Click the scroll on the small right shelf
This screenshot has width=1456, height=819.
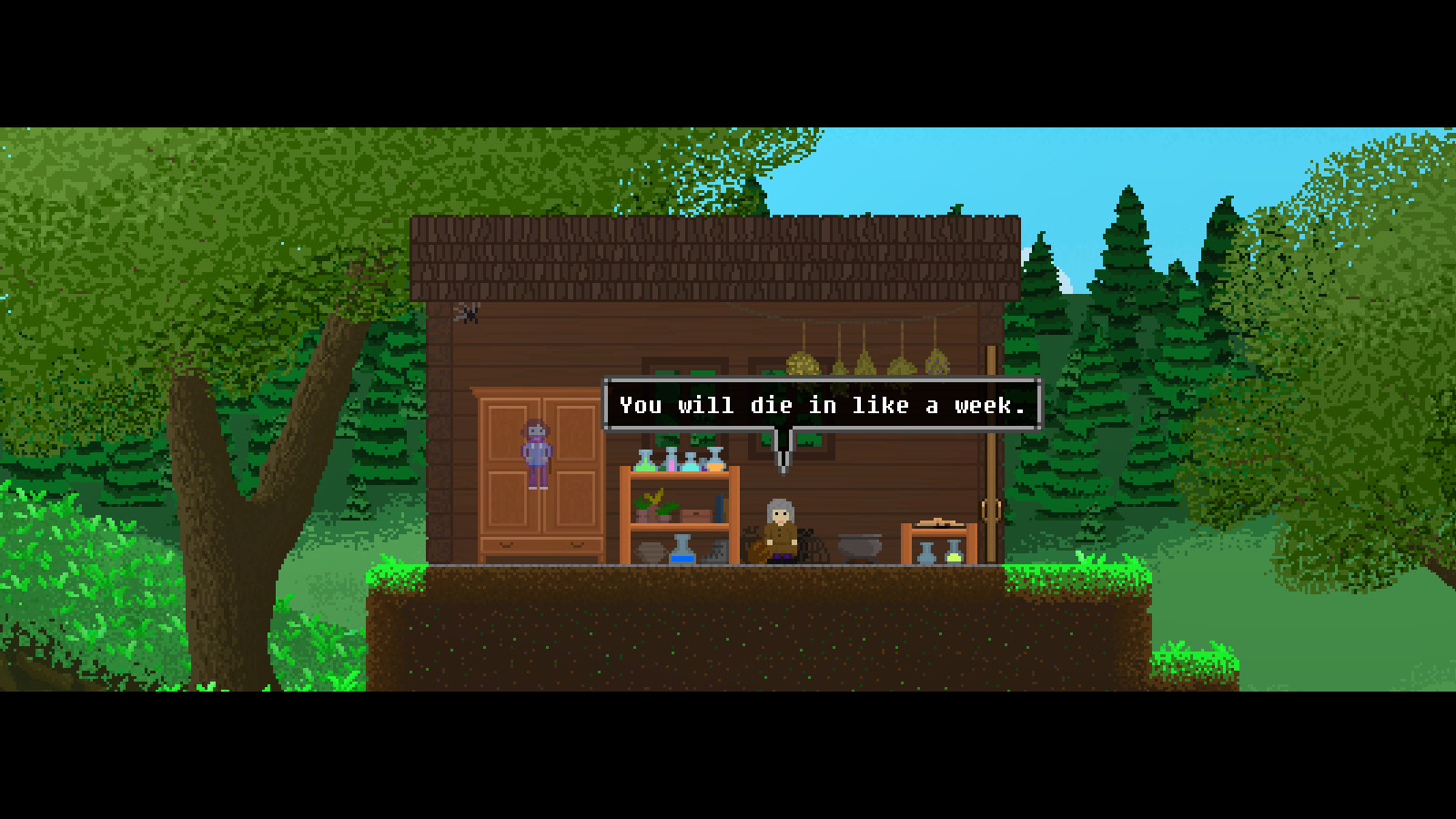click(x=939, y=522)
